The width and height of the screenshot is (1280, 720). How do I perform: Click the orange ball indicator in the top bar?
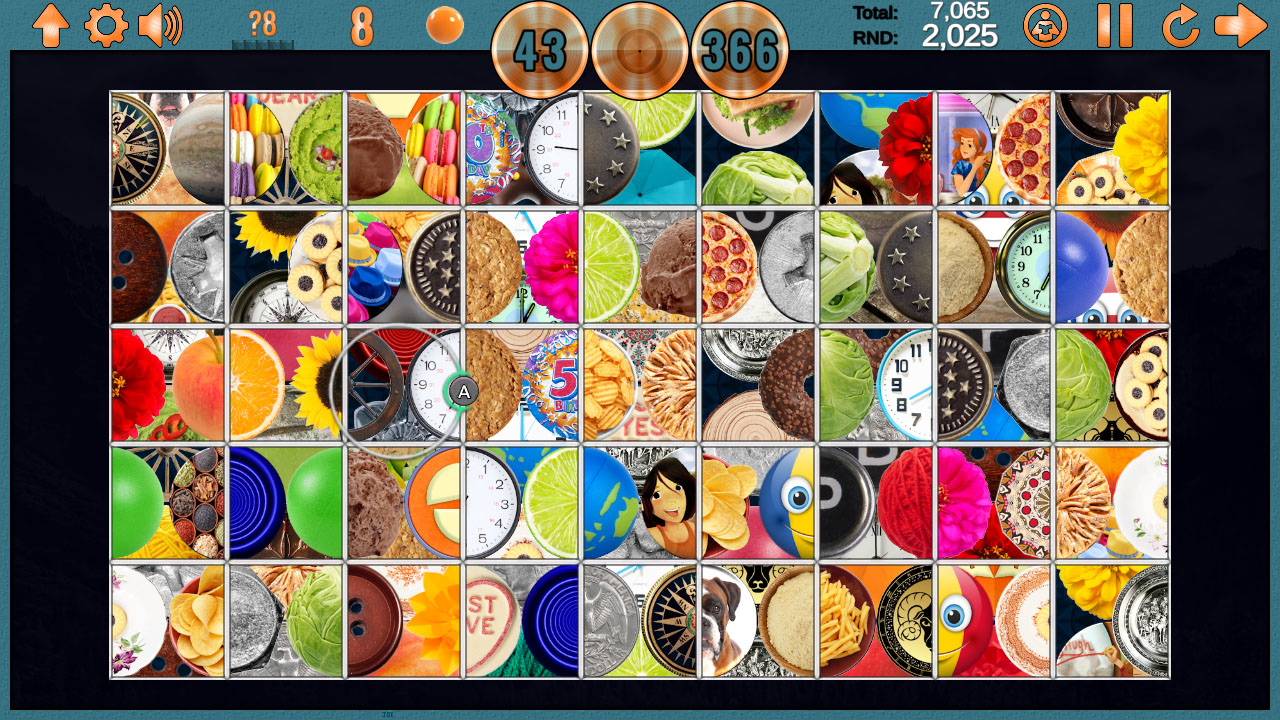click(443, 27)
